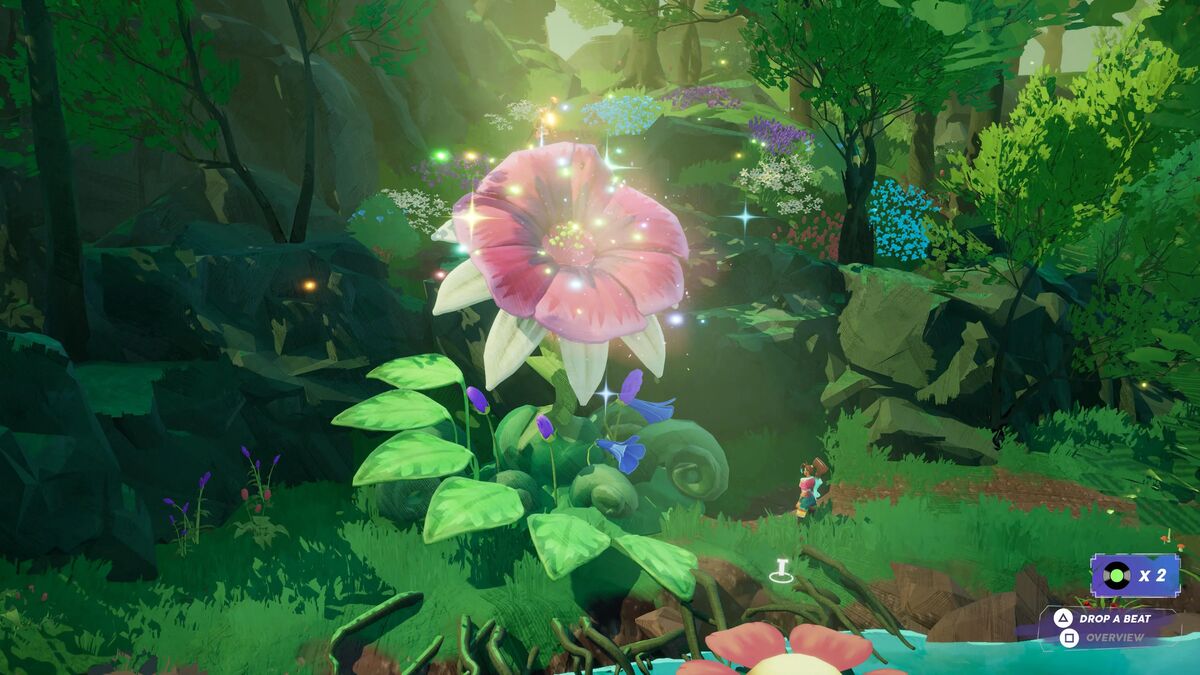
Task: Select the beat disc item icon
Action: [1116, 575]
